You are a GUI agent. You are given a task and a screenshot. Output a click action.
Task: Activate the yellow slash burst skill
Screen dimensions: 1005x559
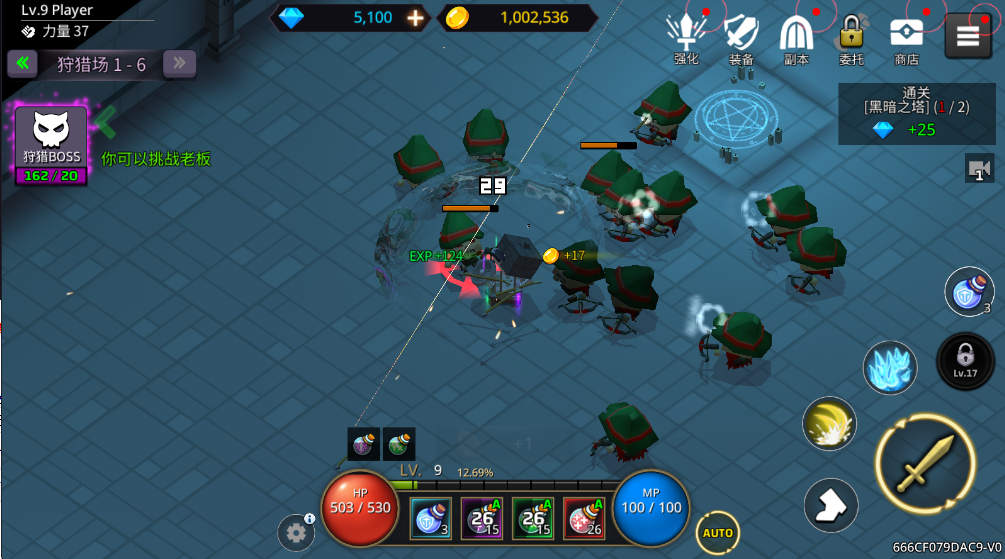tap(829, 423)
